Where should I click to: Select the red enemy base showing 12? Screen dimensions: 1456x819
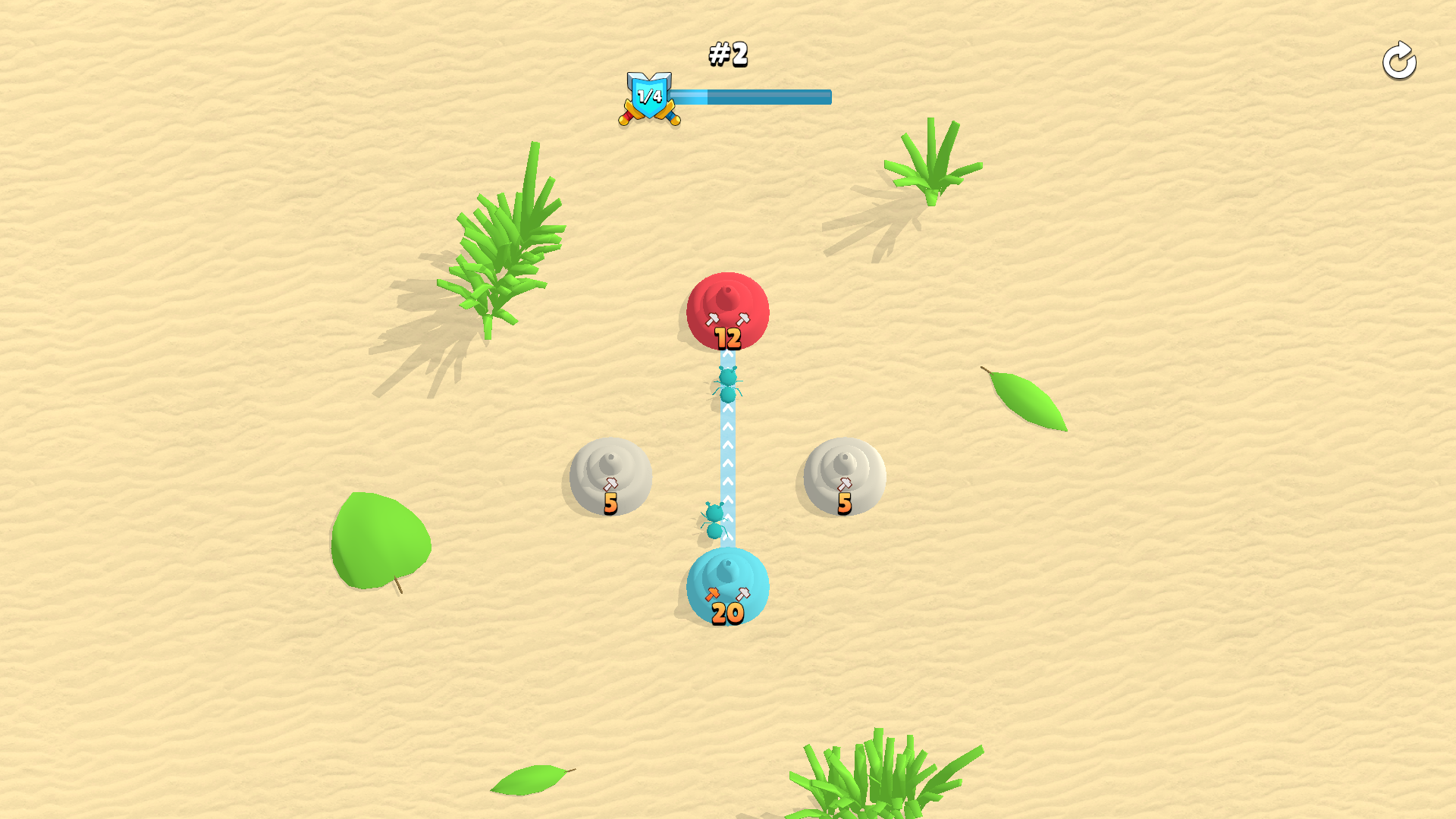(726, 311)
